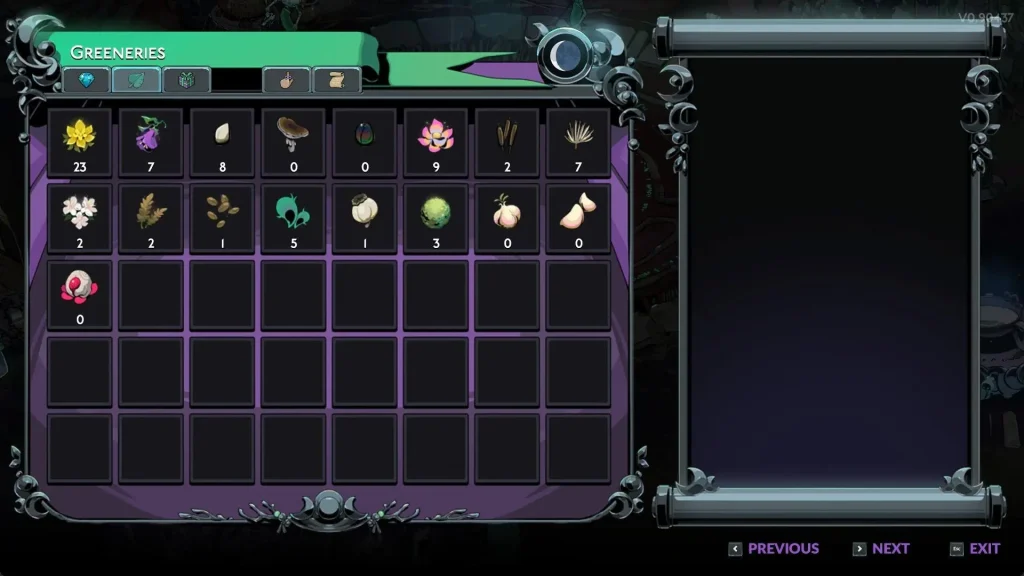Select the yellow flower slot
Image resolution: width=1024 pixels, height=576 pixels.
pyautogui.click(x=80, y=142)
